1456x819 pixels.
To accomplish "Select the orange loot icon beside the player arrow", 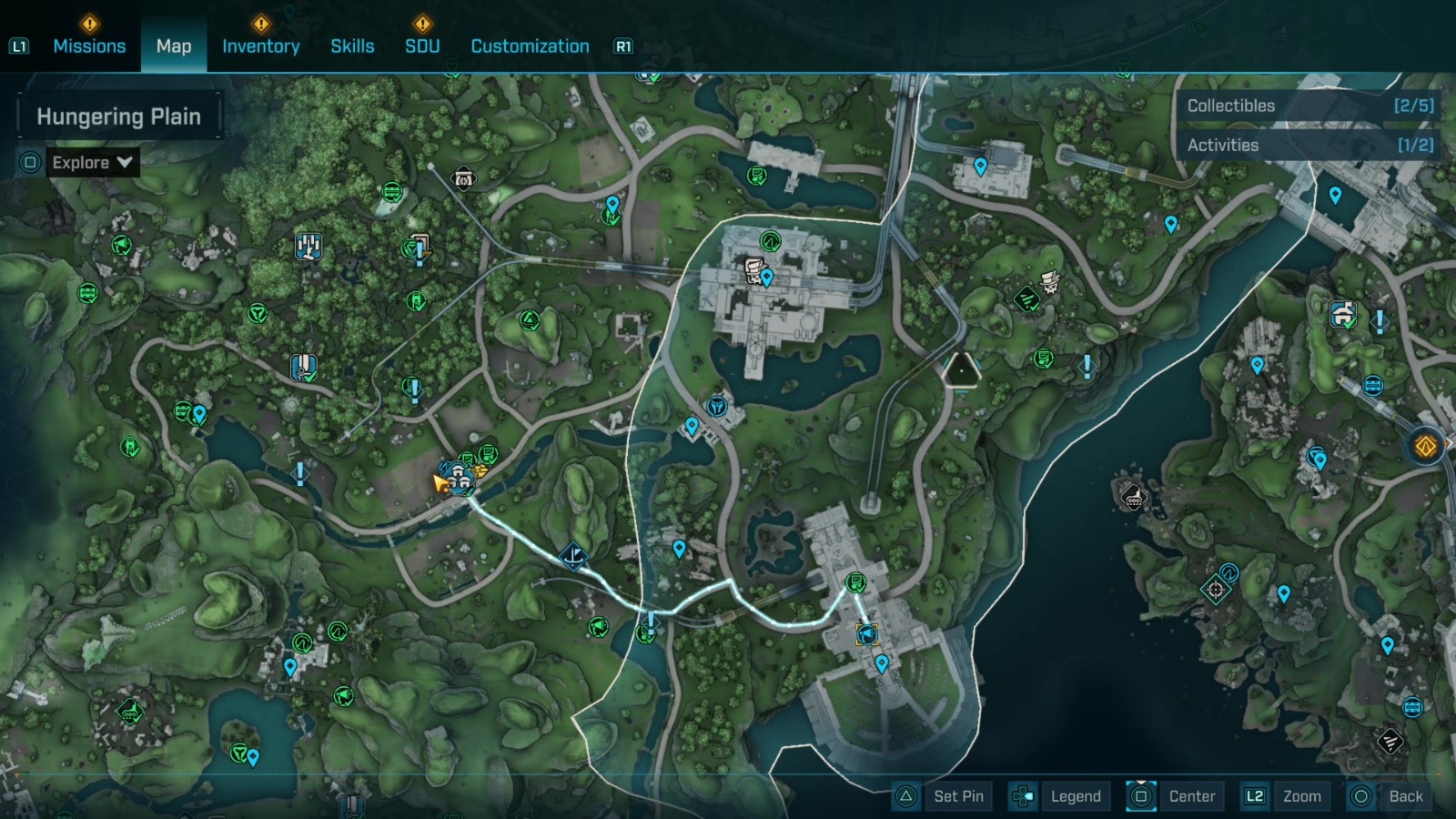I will point(480,470).
